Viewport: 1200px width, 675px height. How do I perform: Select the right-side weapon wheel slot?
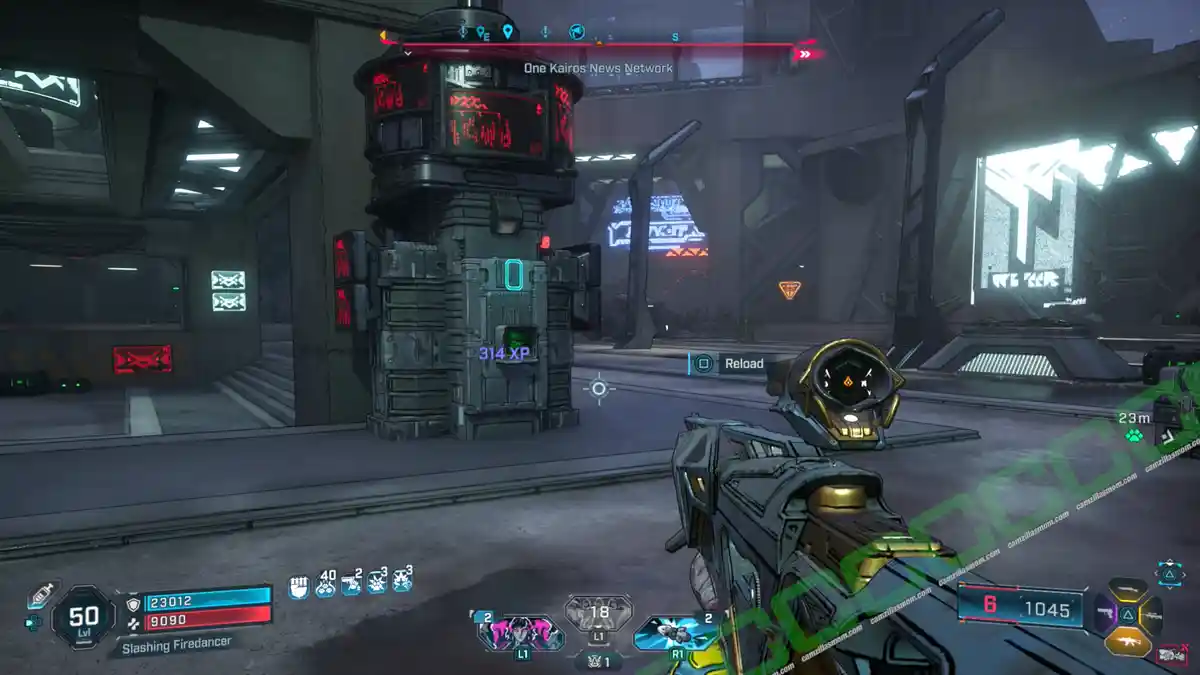(1151, 615)
